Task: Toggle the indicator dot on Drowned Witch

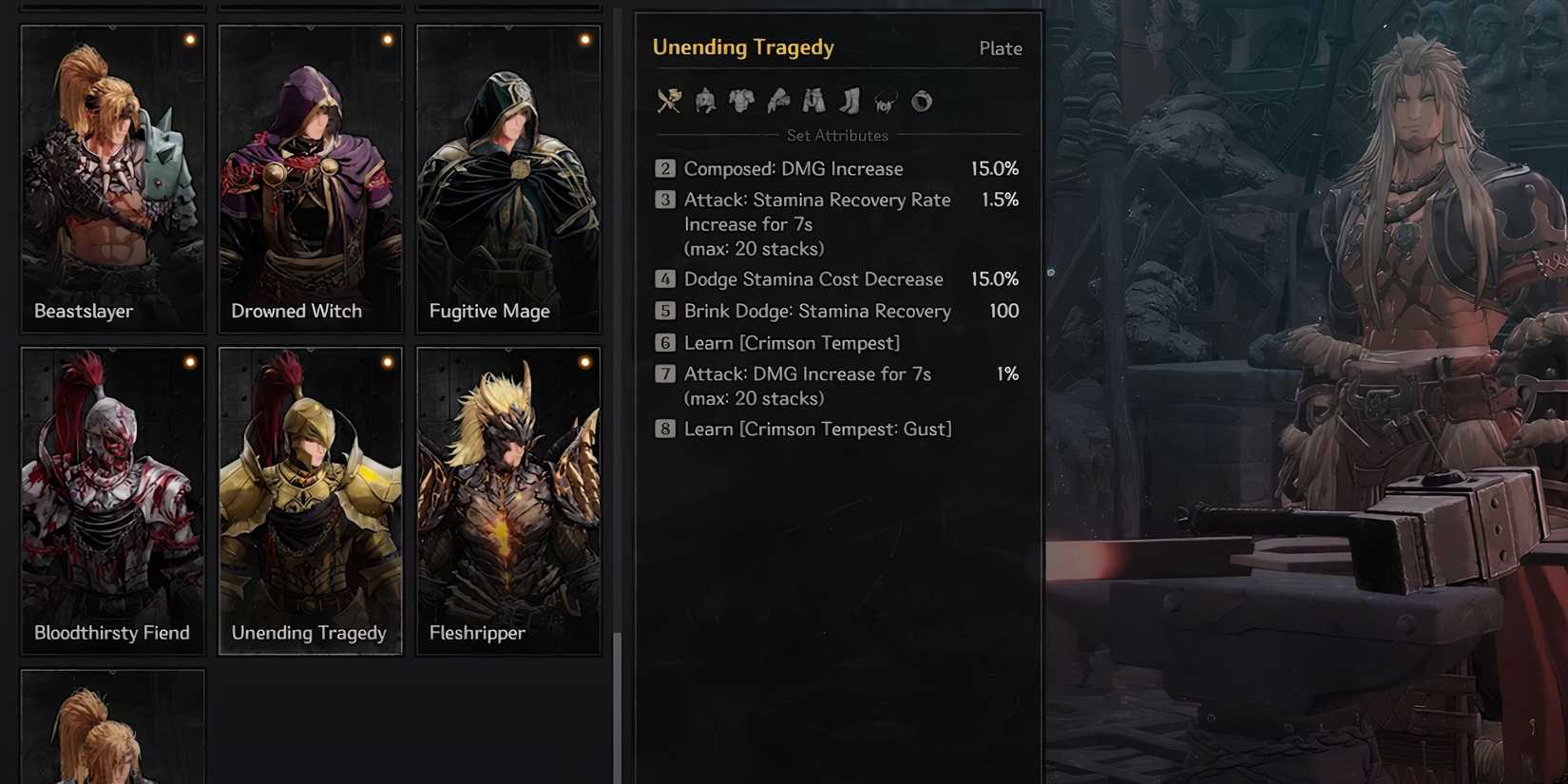Action: tap(387, 39)
